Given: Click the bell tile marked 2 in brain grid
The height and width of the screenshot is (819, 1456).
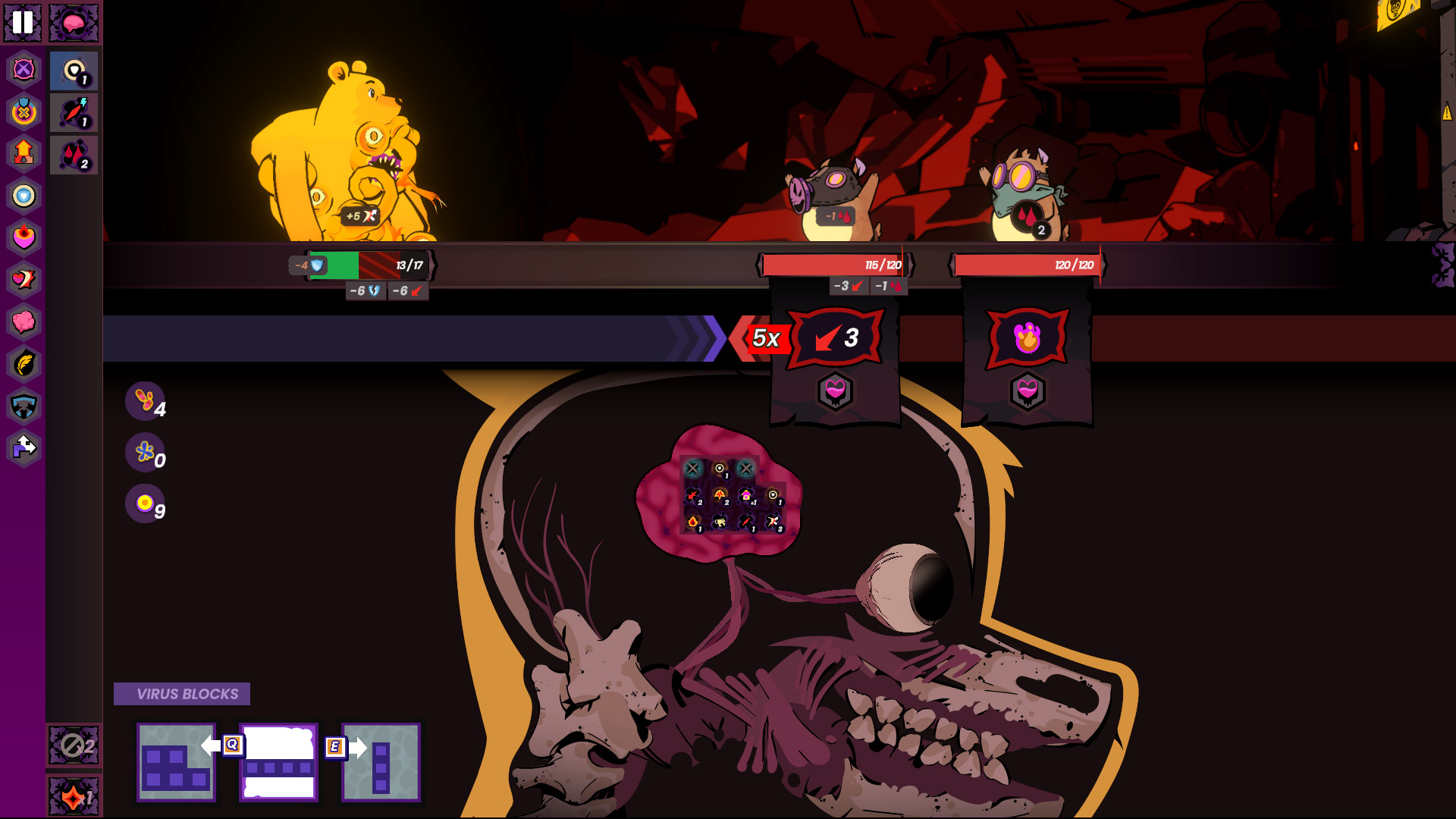Looking at the screenshot, I should (x=720, y=494).
